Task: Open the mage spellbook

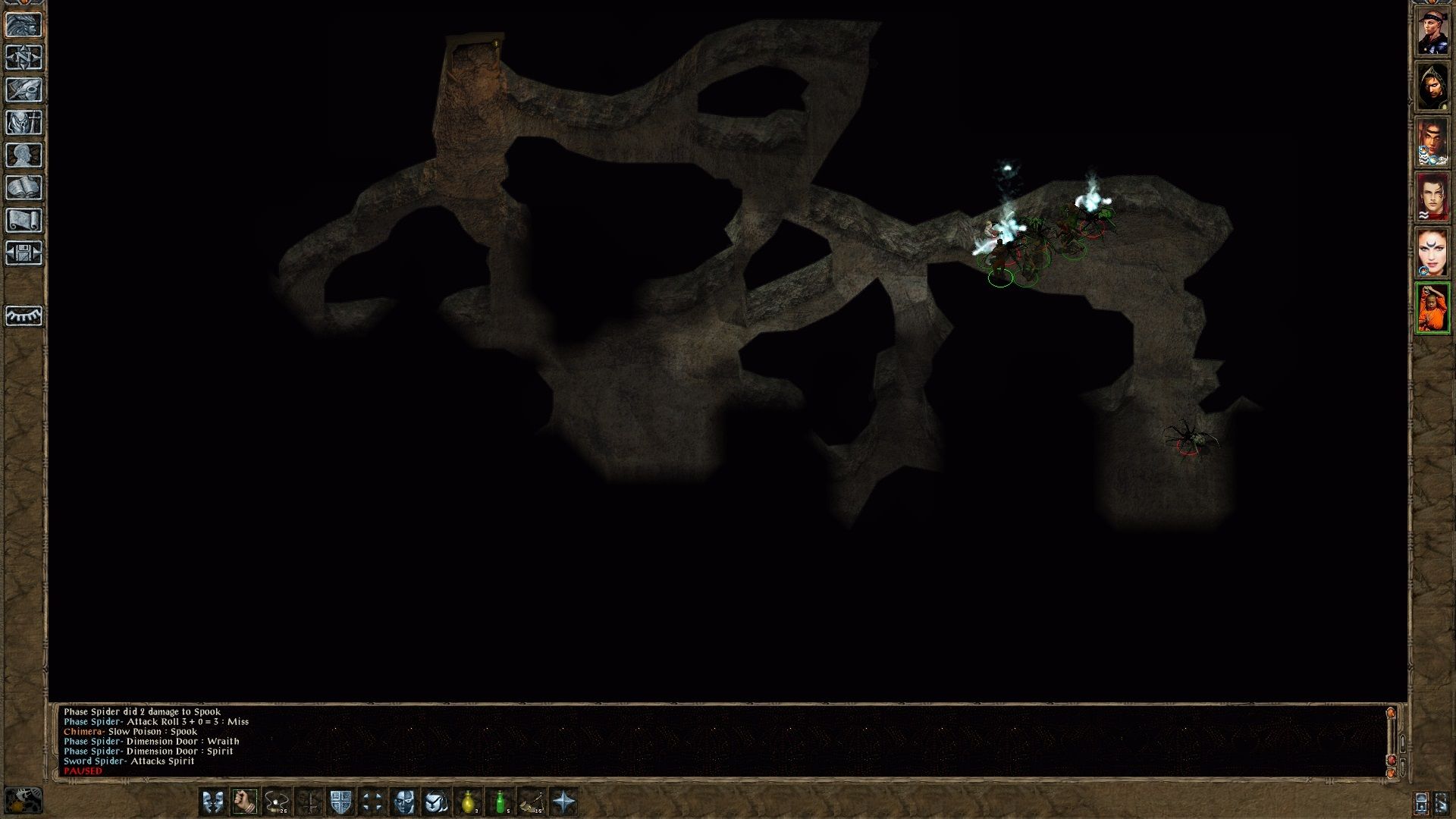Action: tap(25, 186)
